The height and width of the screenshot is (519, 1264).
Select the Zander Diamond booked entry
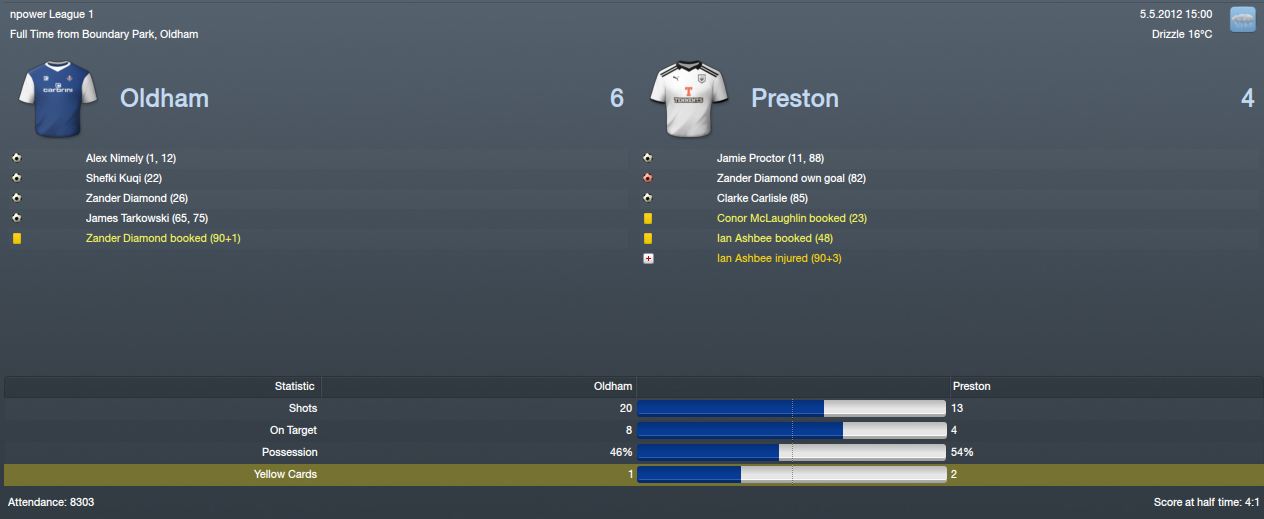pos(163,238)
